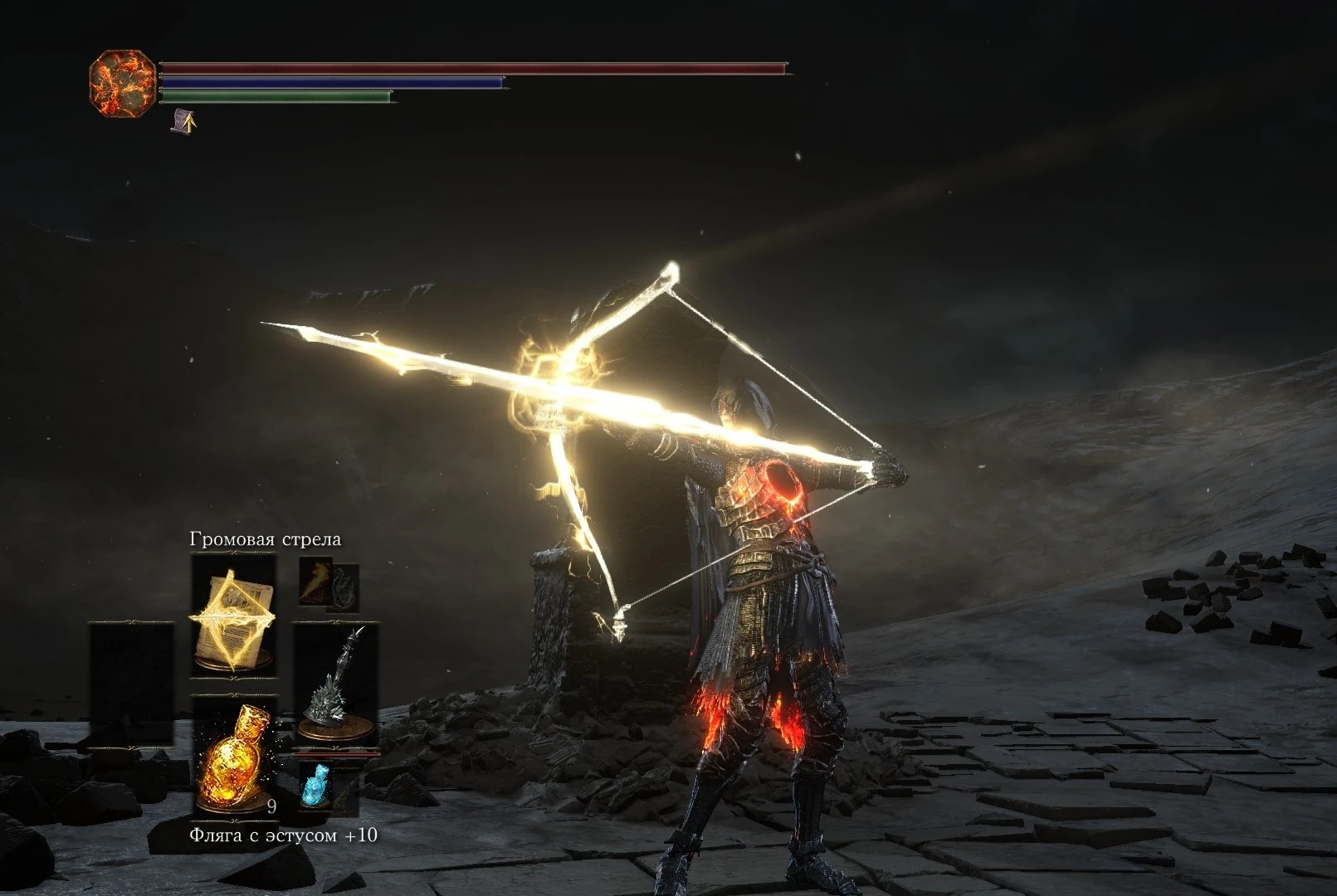Image resolution: width=1337 pixels, height=896 pixels.
Task: Select the blue Ashen Estus Flask icon
Action: click(316, 786)
